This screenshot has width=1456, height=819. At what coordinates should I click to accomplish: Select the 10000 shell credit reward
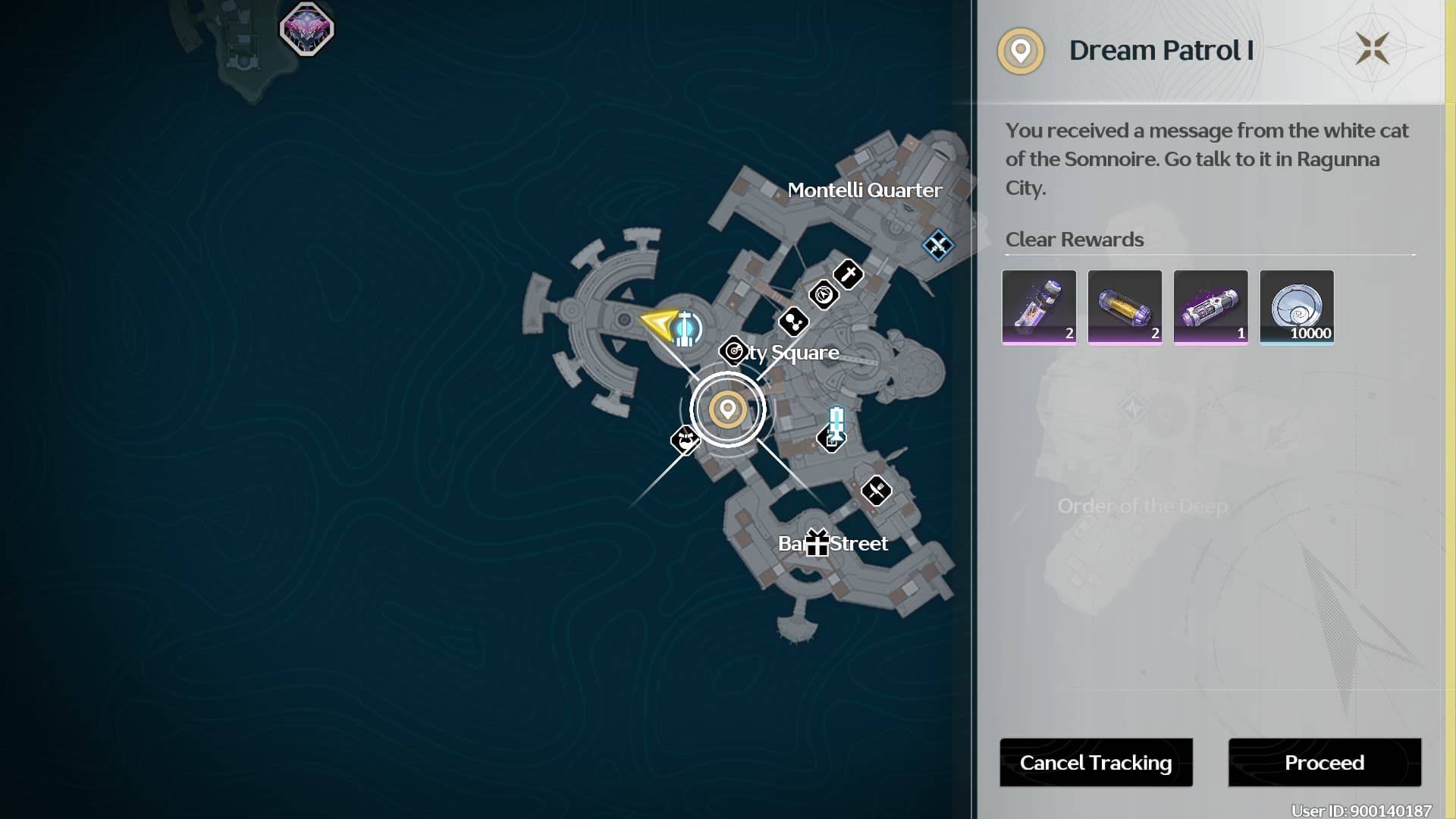(x=1296, y=307)
